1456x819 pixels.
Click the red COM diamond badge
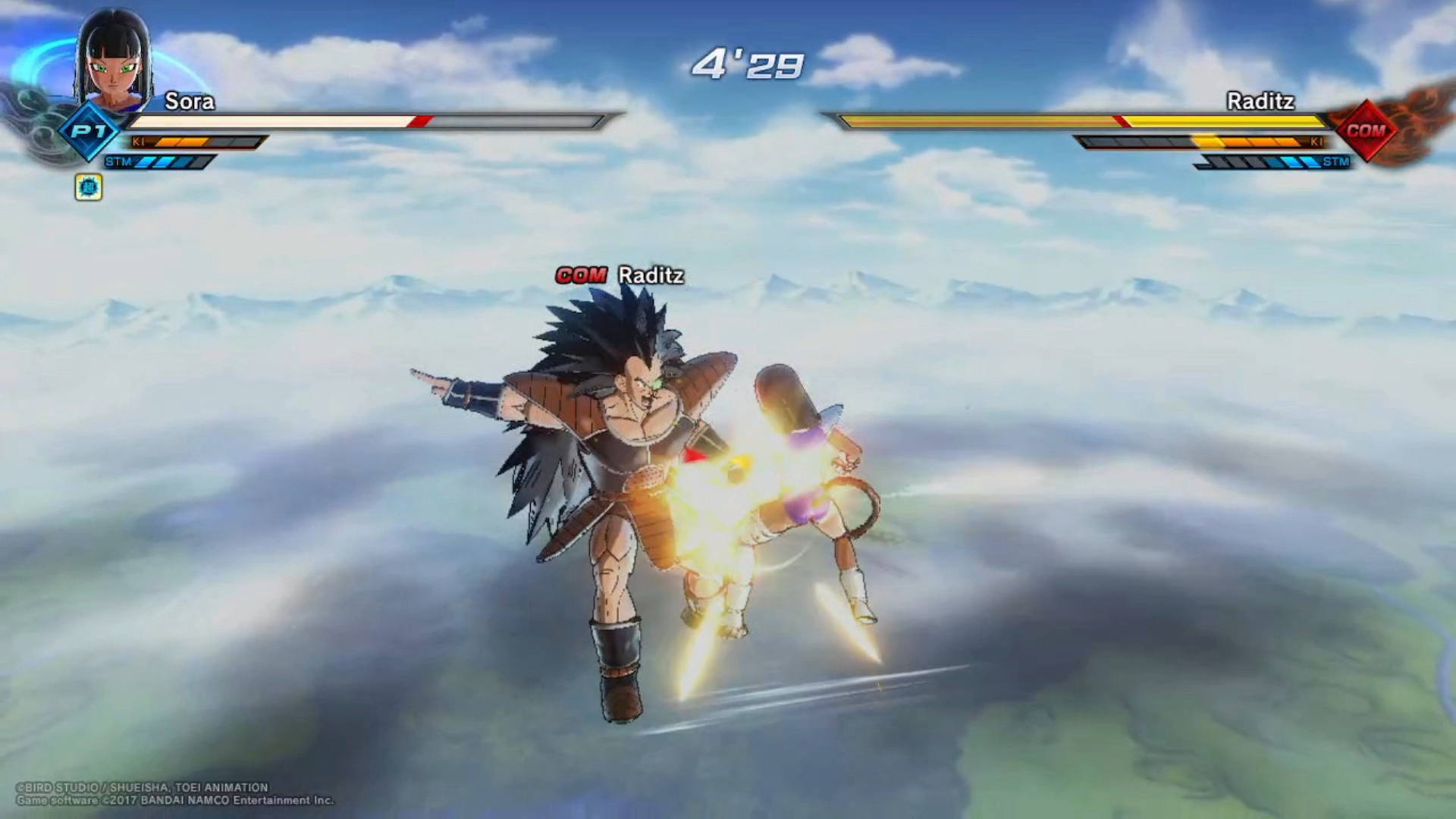click(1366, 130)
